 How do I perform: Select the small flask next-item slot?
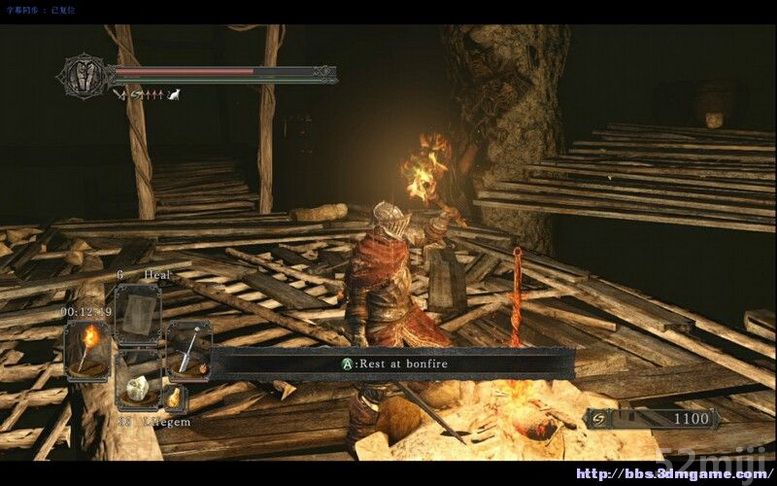pos(174,398)
